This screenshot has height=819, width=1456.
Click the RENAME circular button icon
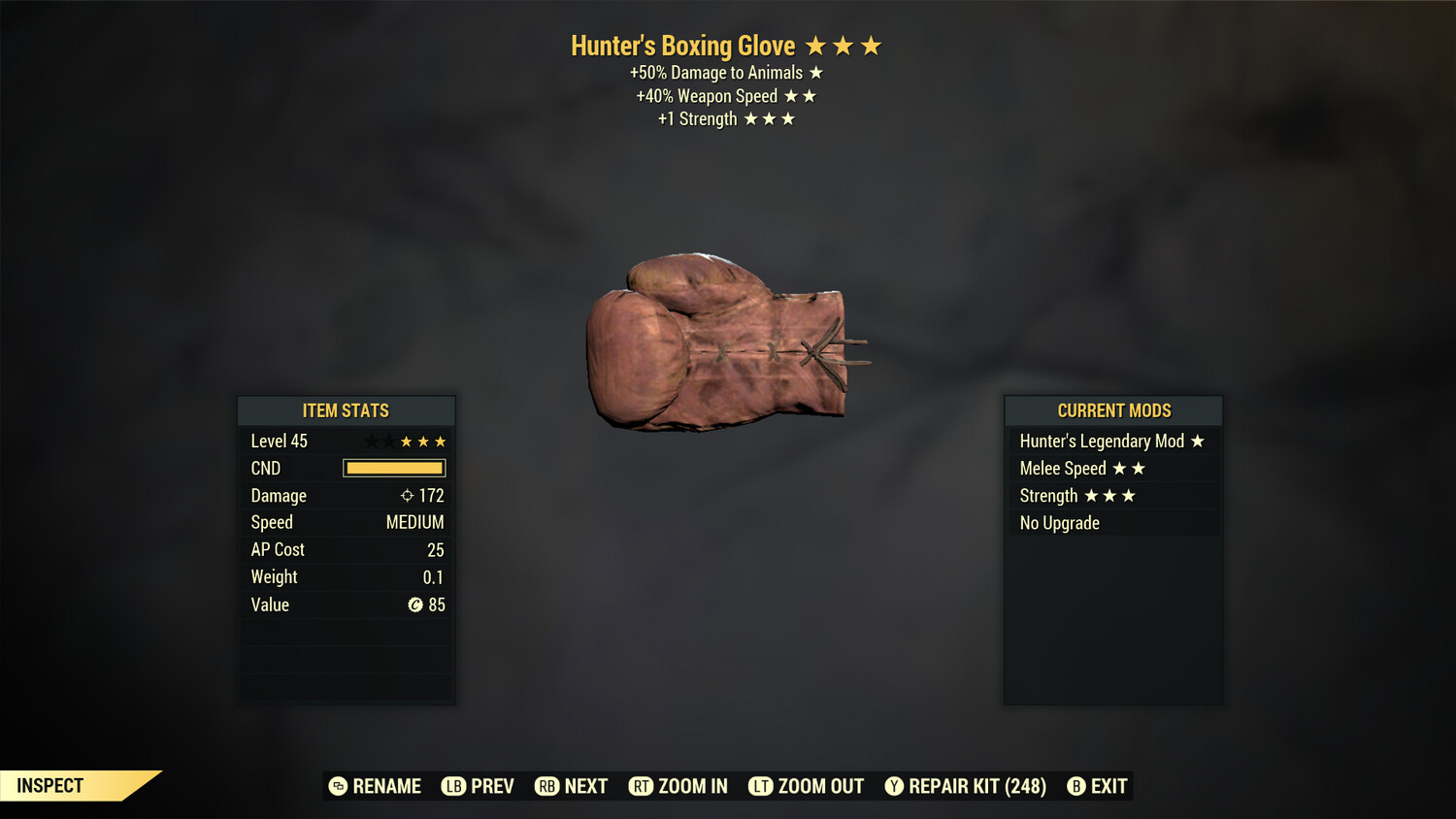pyautogui.click(x=337, y=786)
